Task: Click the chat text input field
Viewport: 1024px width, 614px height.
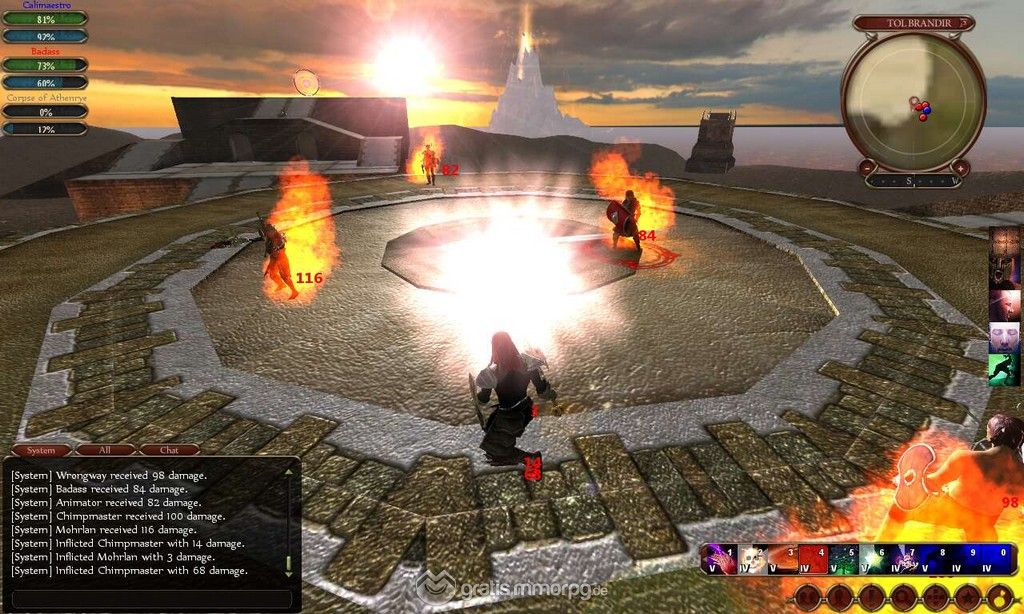Action: (150, 598)
